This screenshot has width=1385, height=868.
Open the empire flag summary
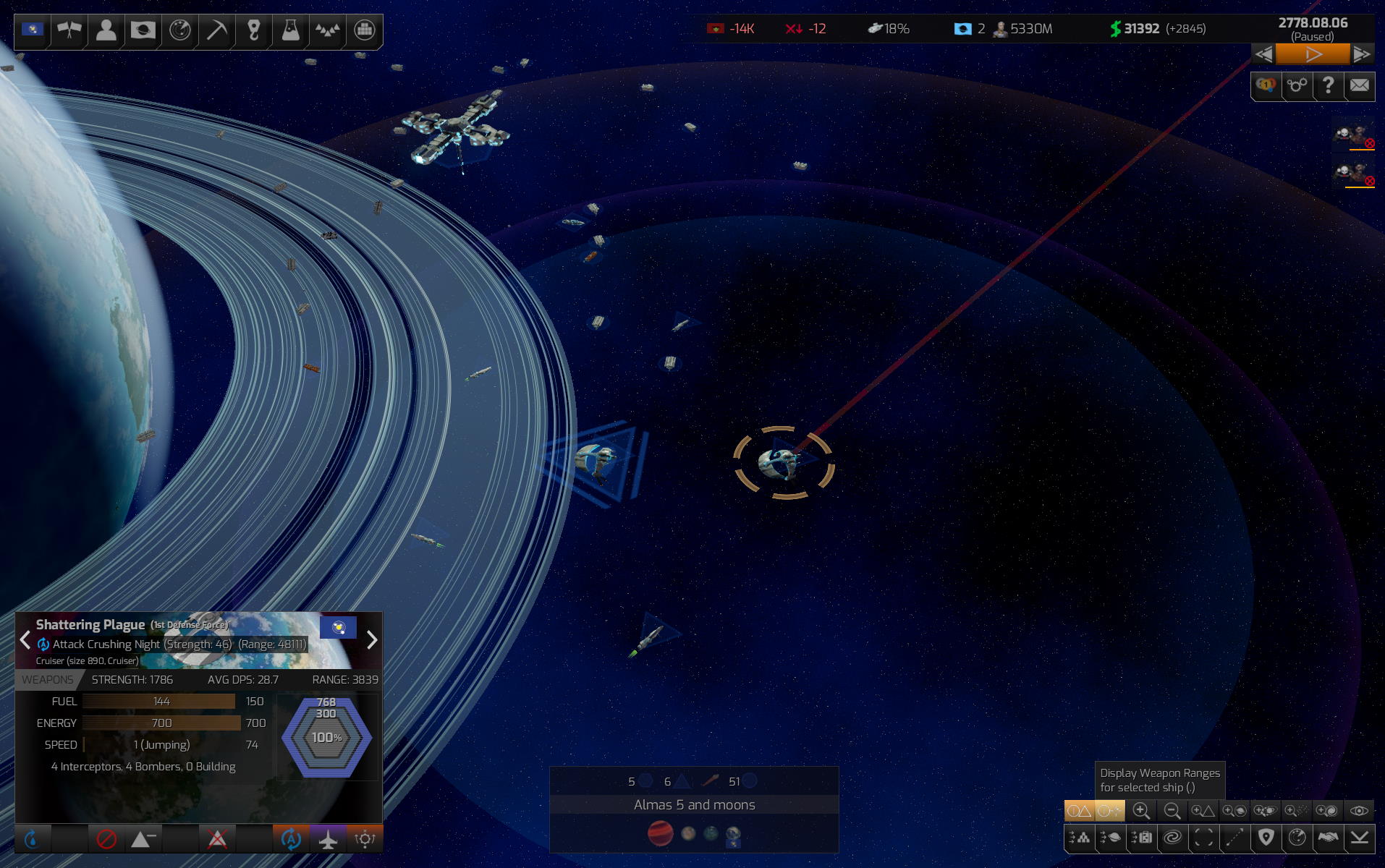coord(33,30)
